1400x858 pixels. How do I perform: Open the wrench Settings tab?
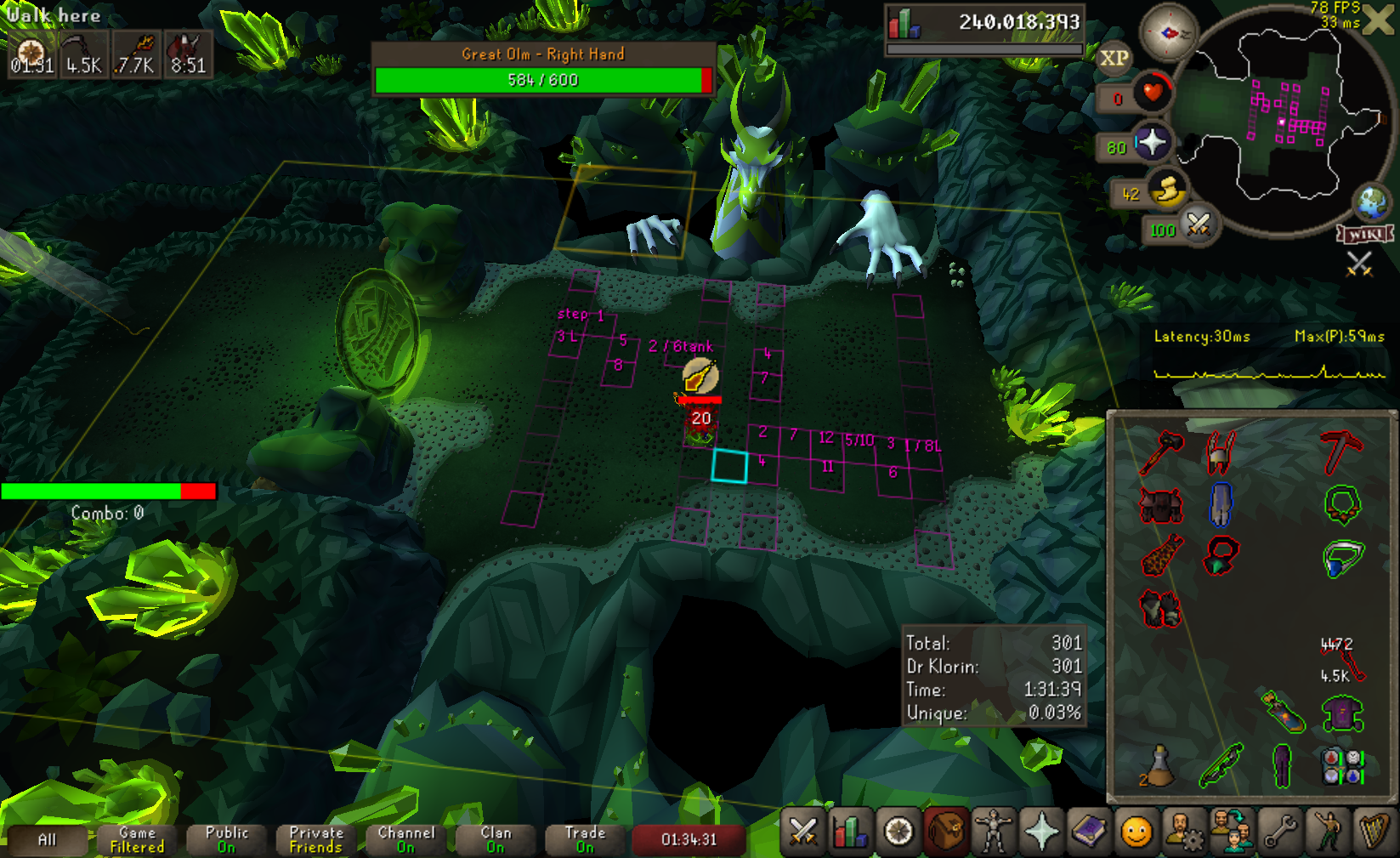pyautogui.click(x=1280, y=832)
